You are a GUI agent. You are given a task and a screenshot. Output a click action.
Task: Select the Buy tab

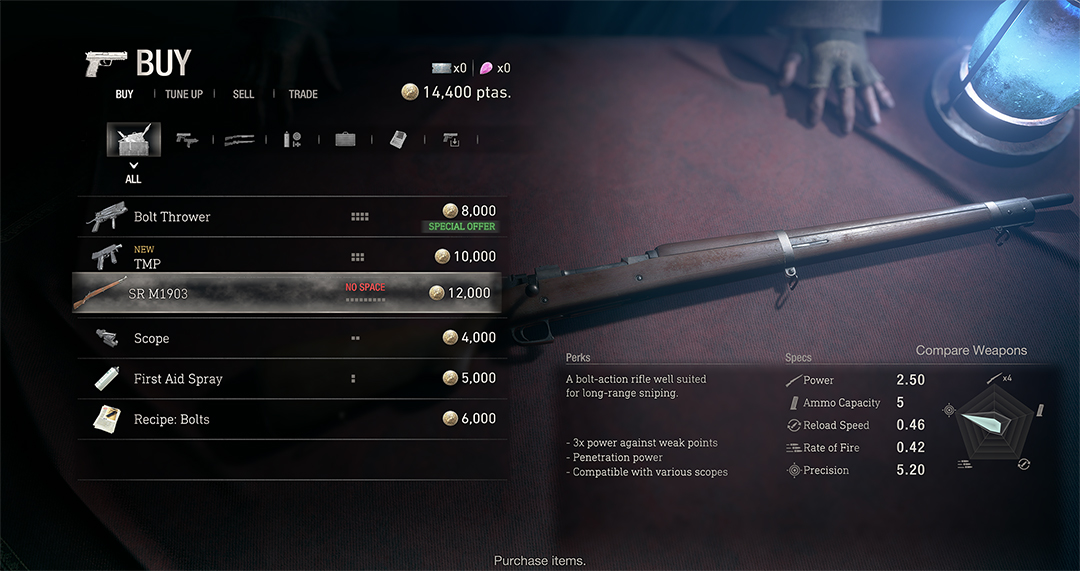pyautogui.click(x=124, y=94)
